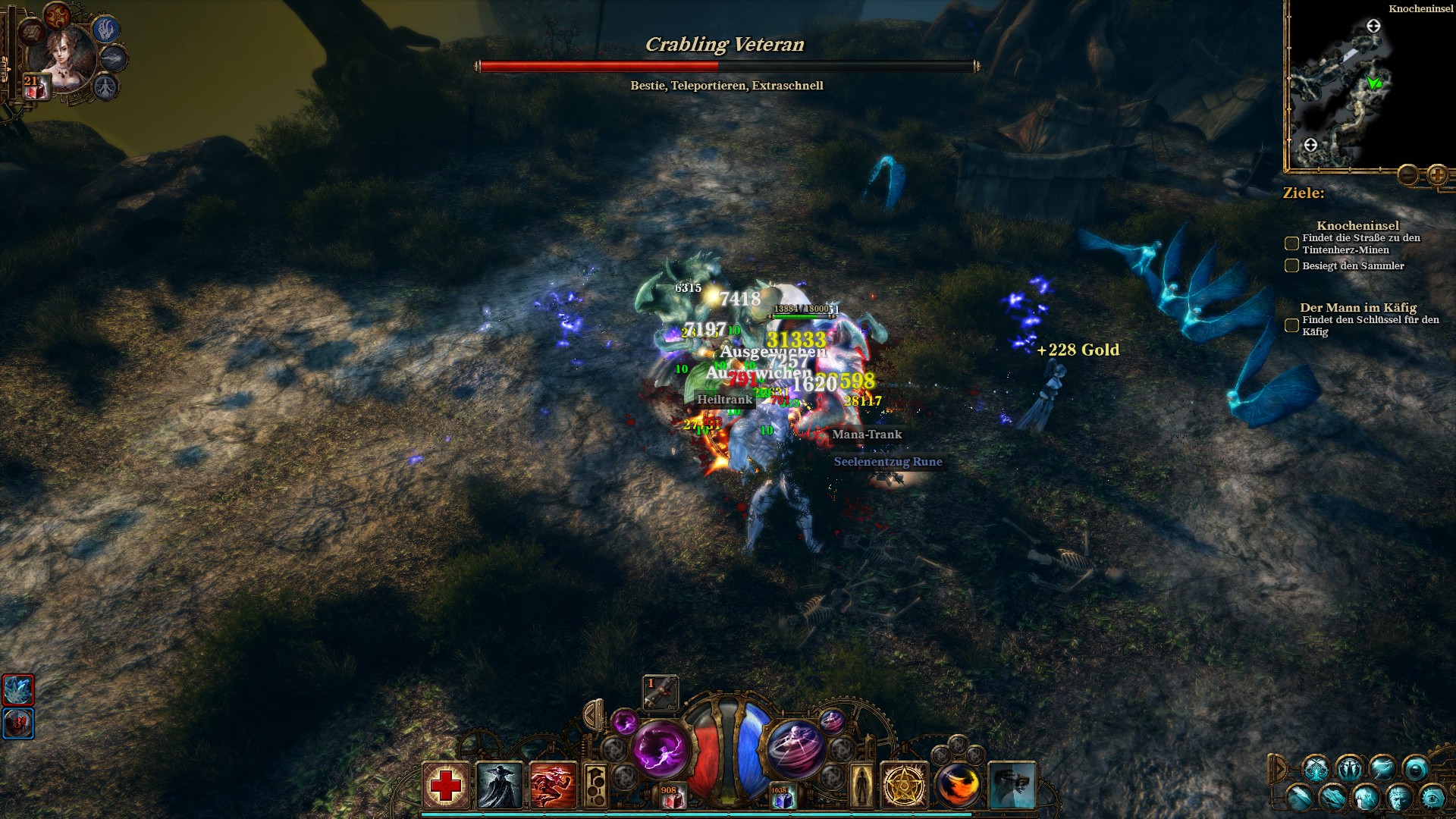Select the large purple lightning vortex skill orb
Viewport: 1456px width, 819px height.
coord(661,746)
